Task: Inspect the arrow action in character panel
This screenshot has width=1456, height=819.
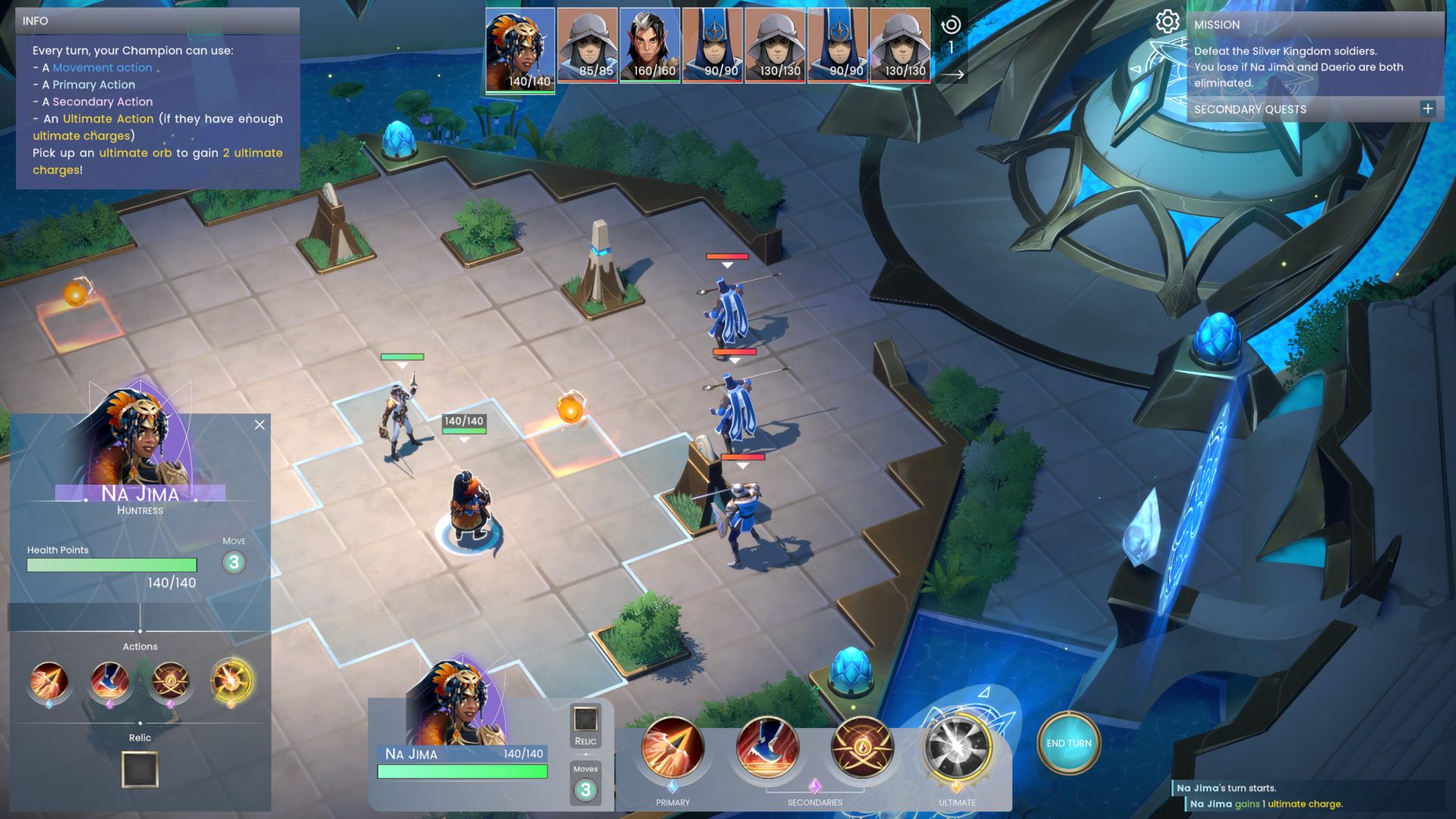Action: pos(49,680)
